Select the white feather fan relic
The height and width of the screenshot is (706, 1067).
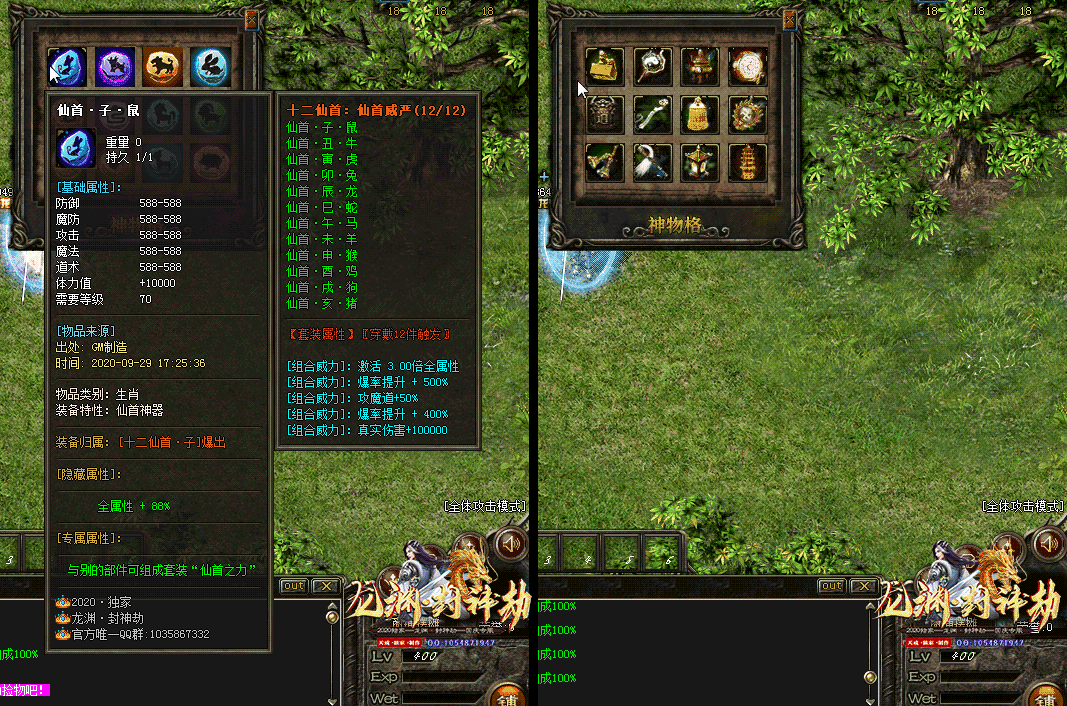(652, 161)
